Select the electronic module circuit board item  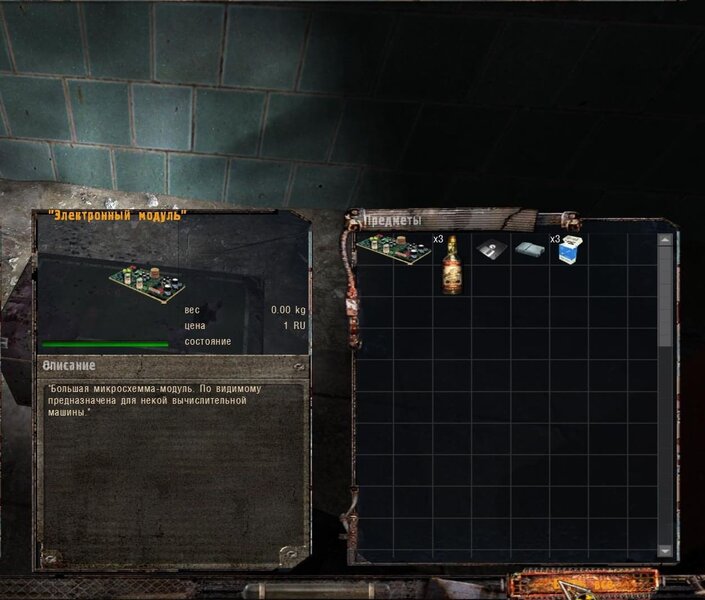click(392, 249)
